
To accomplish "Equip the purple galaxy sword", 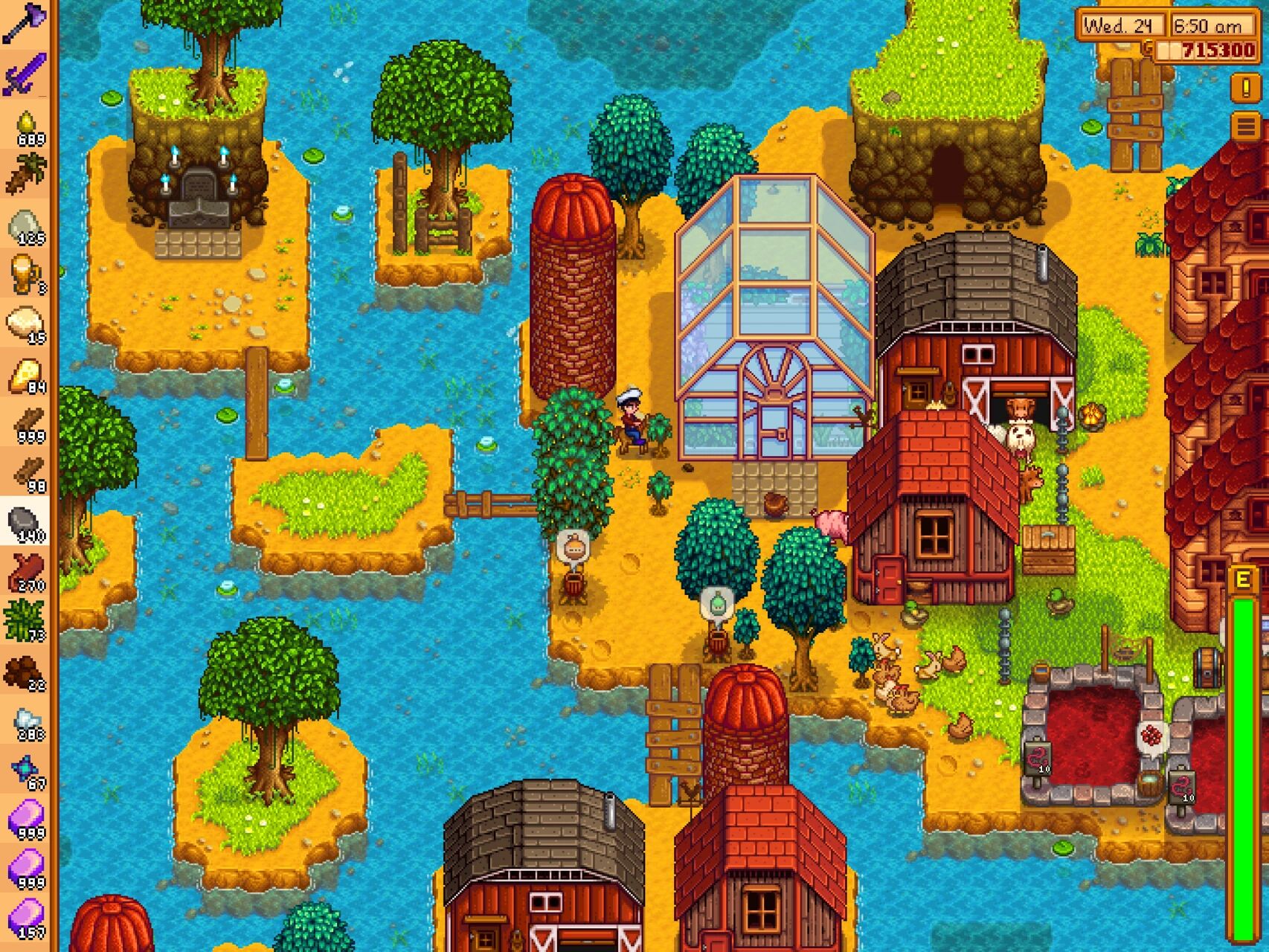I will click(x=25, y=74).
